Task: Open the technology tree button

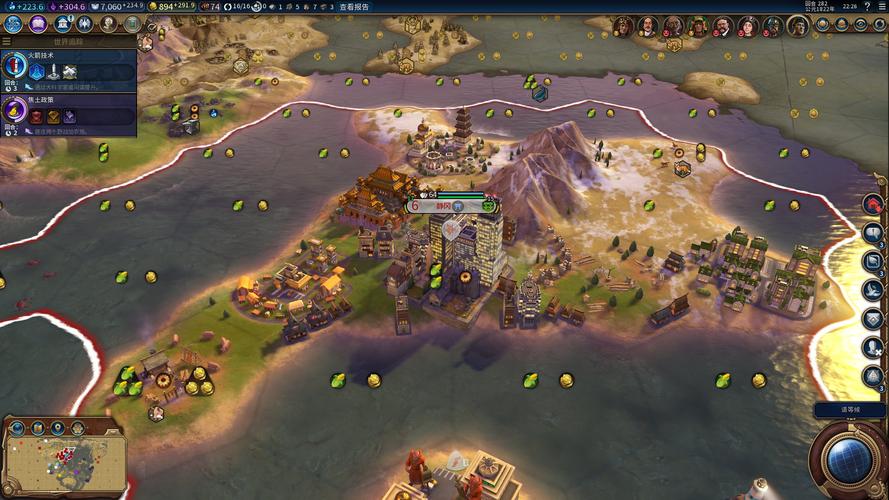Action: pos(15,24)
